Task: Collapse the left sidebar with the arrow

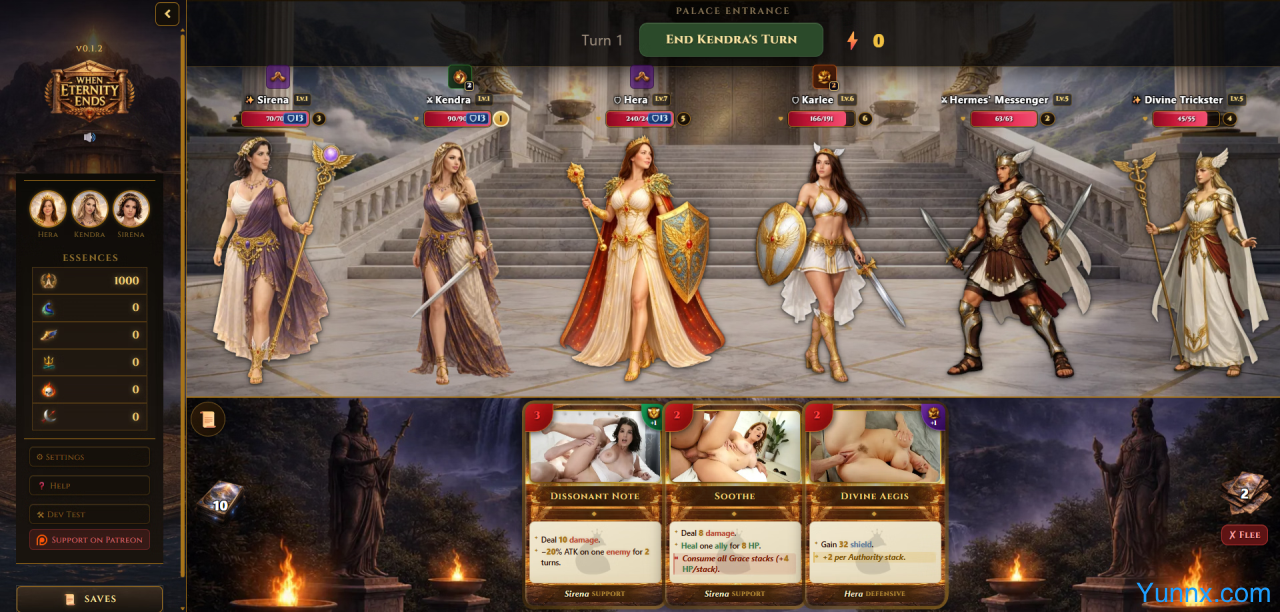Action: [x=167, y=14]
